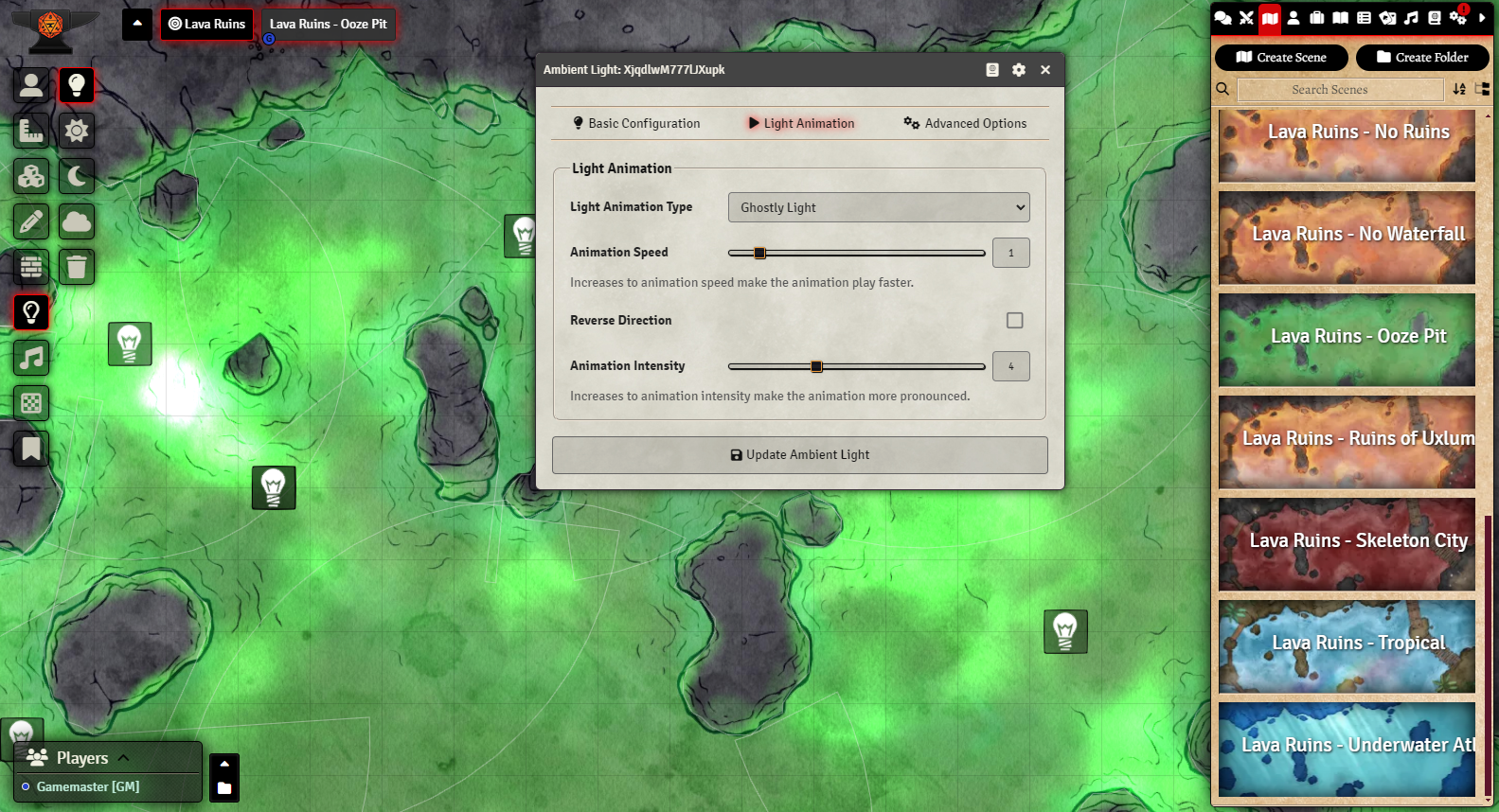Create a new scene
Viewport: 1499px width, 812px height.
tap(1281, 58)
